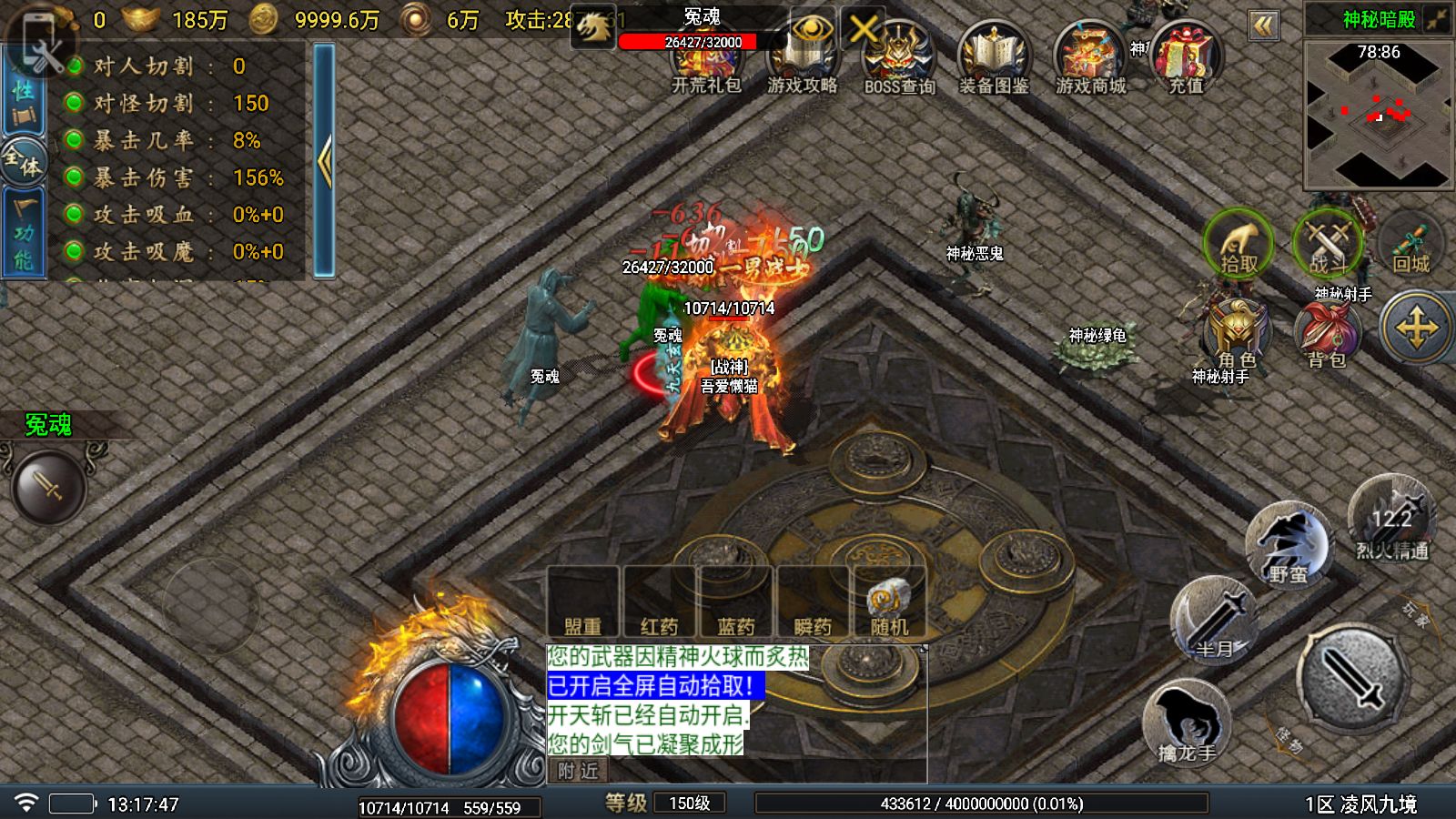Tap the 拾取 pickup button
1456x819 pixels.
tap(1239, 244)
